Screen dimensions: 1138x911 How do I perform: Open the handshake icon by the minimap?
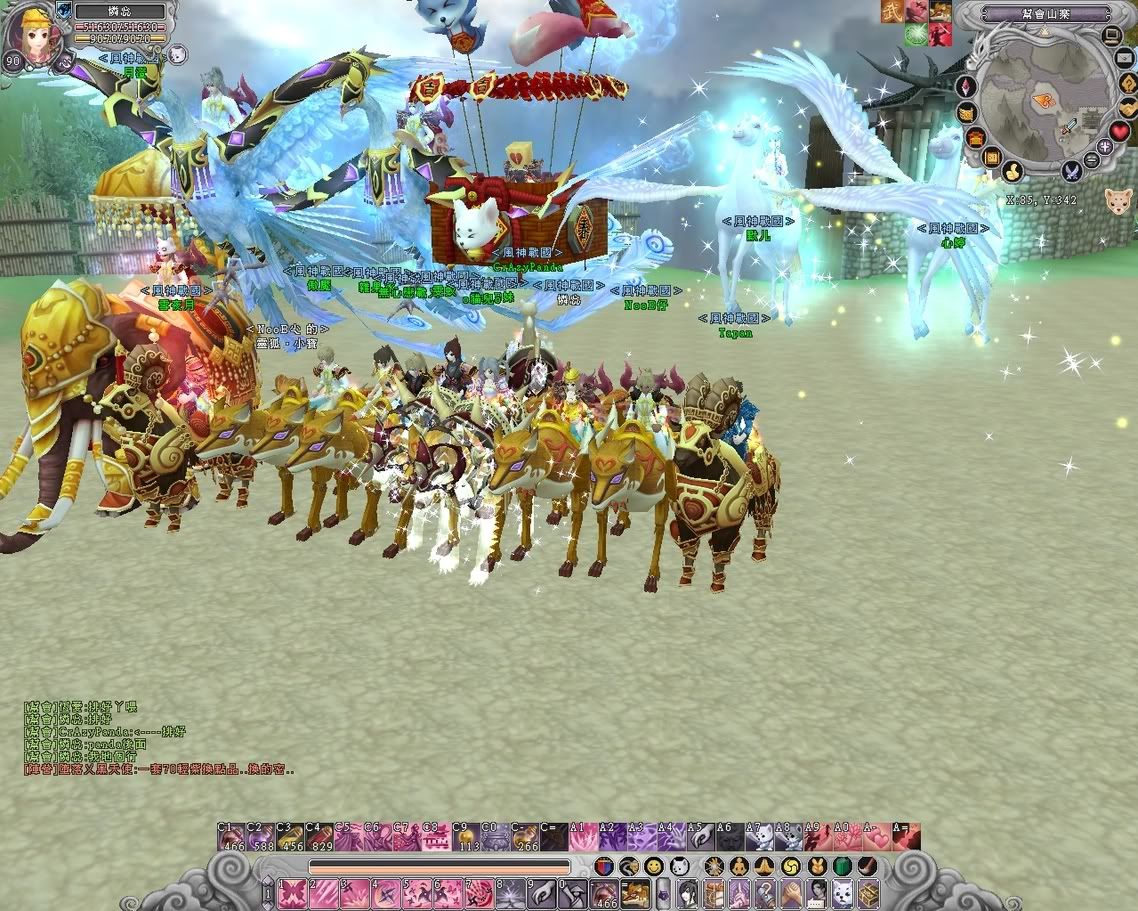[1127, 108]
